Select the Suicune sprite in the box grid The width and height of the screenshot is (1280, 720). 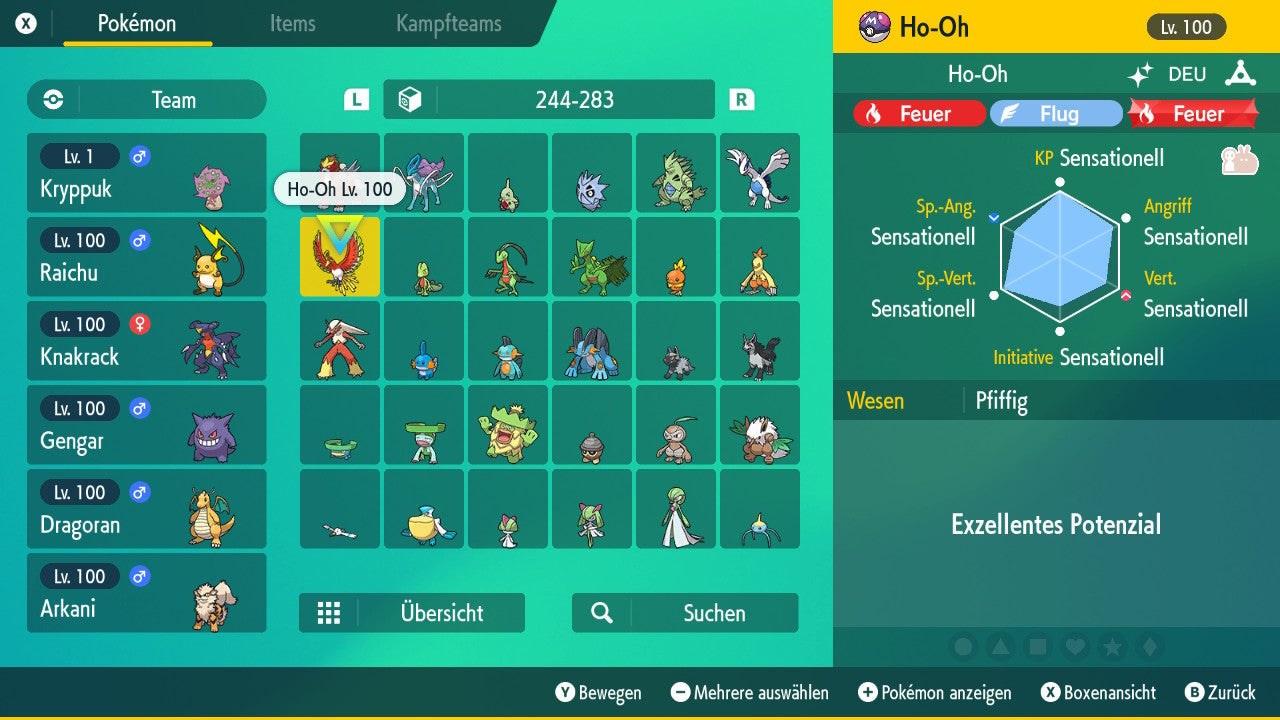click(x=423, y=172)
